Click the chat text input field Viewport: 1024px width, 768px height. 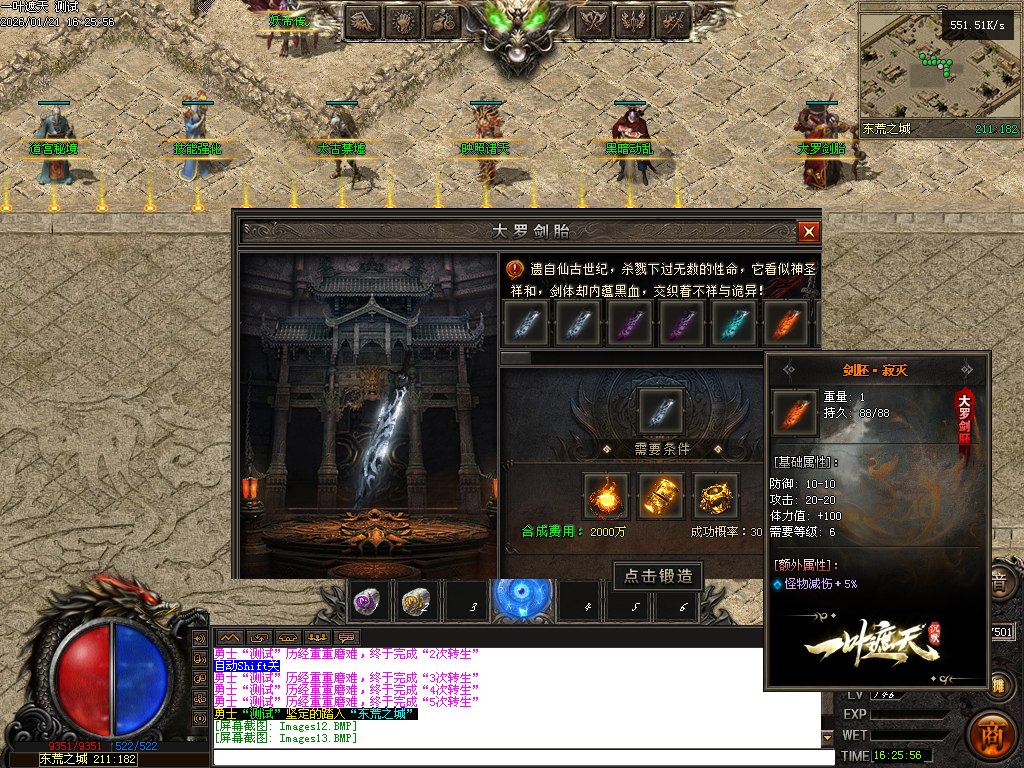click(x=520, y=757)
